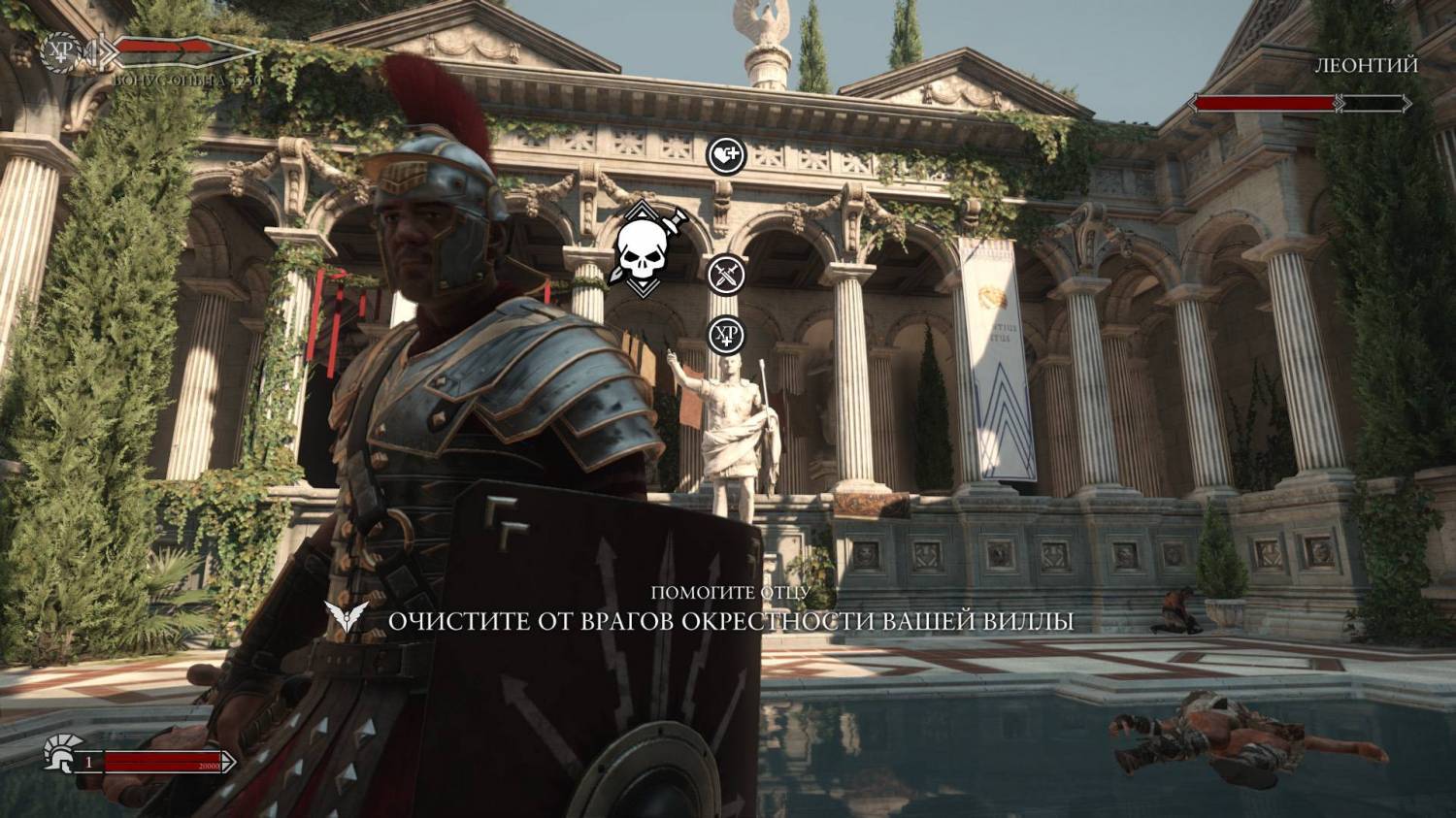Select the heart-plus health execution perk
The width and height of the screenshot is (1456, 818).
tap(725, 155)
